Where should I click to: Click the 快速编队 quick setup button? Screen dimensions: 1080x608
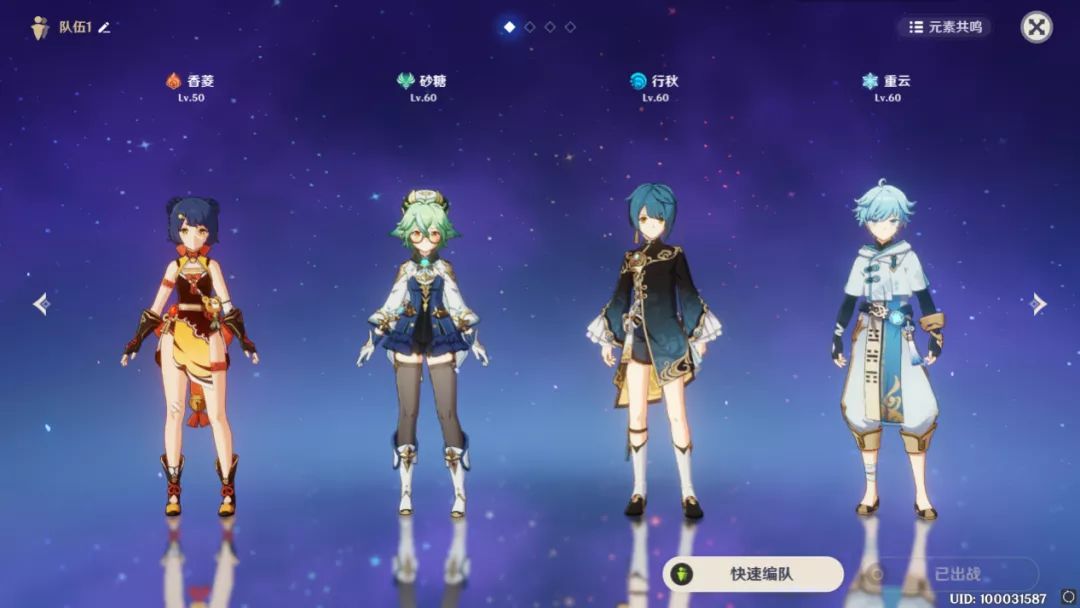click(753, 574)
